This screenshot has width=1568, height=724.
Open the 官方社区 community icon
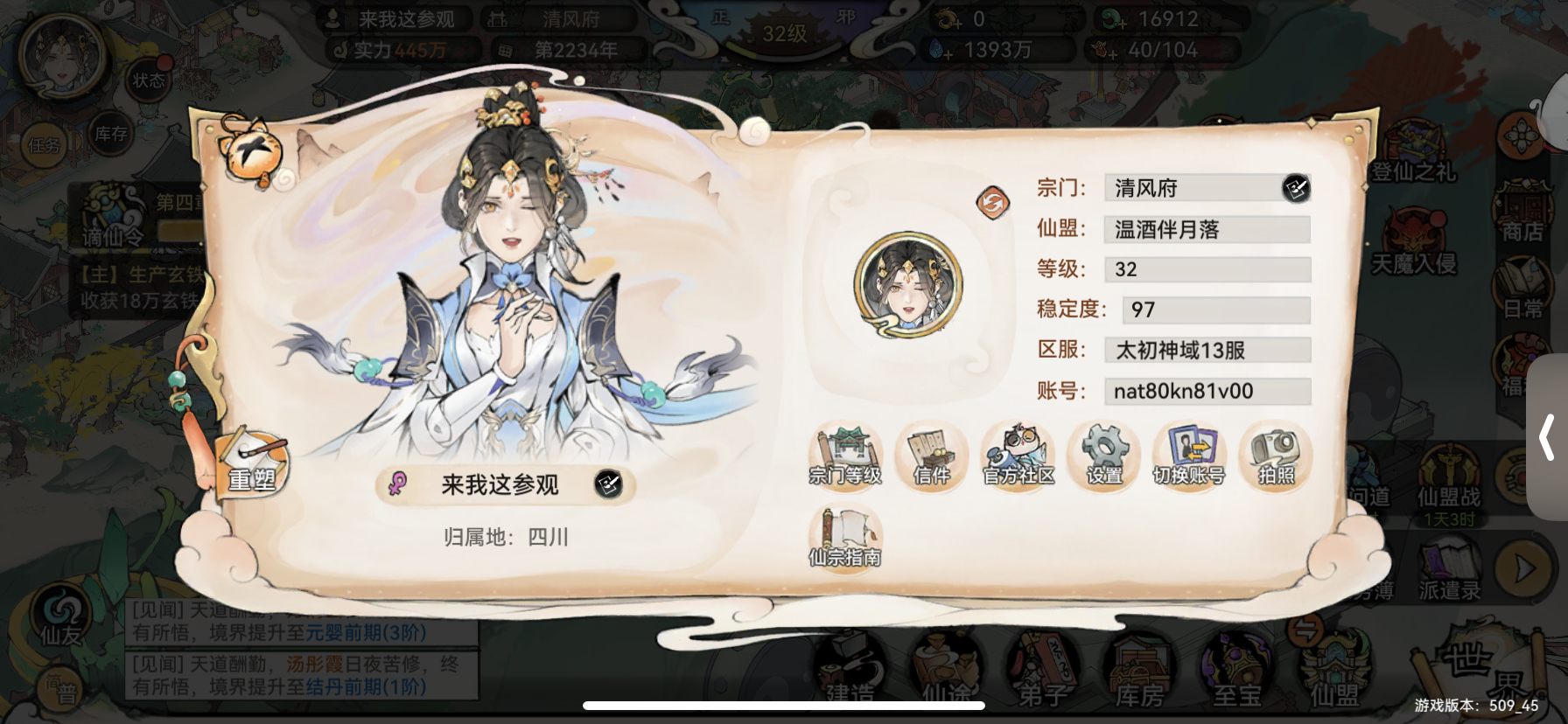click(1017, 455)
